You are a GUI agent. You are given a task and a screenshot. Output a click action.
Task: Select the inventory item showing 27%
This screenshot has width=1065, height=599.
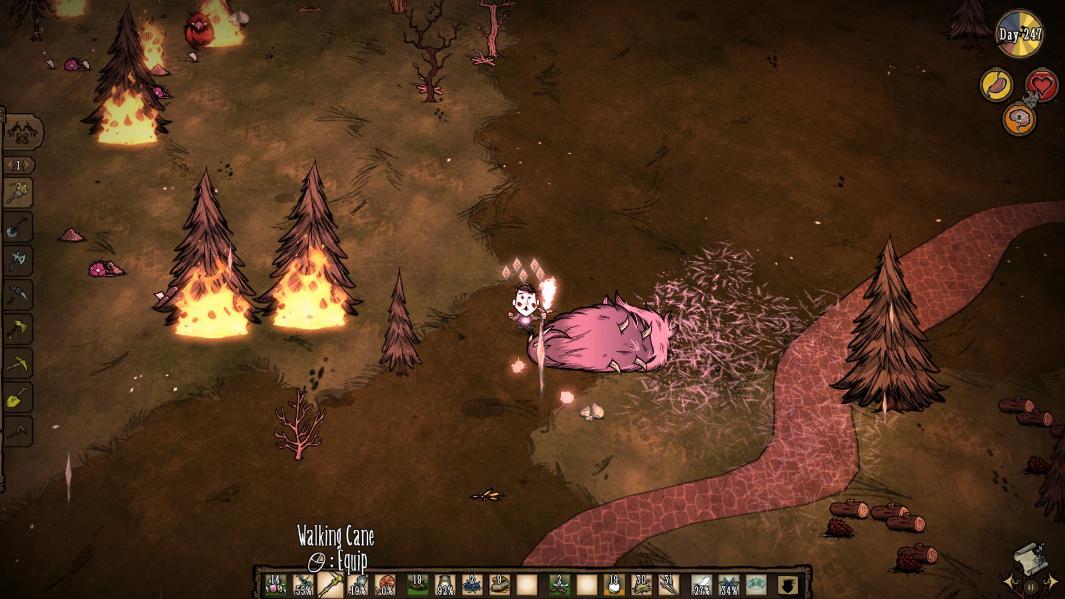pos(701,585)
